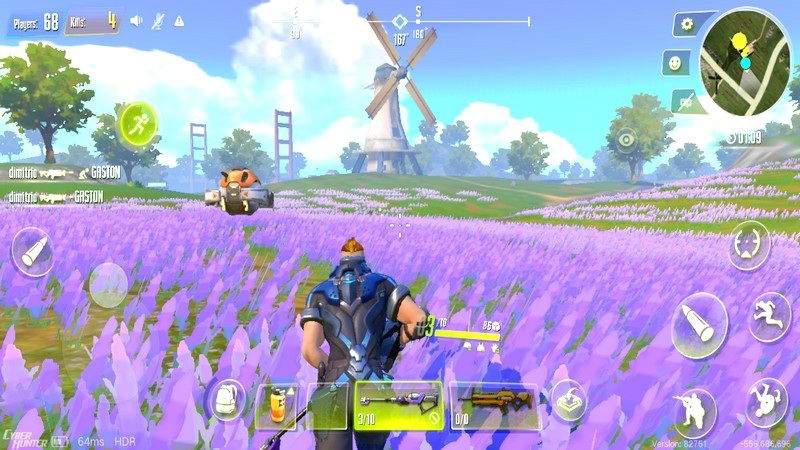The width and height of the screenshot is (800, 450).
Task: Tap the jumping figure button
Action: click(769, 316)
